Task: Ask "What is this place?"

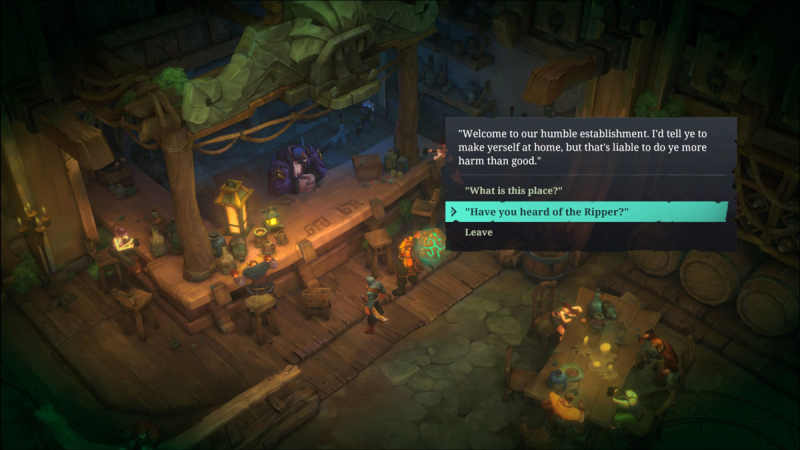Action: pos(513,190)
